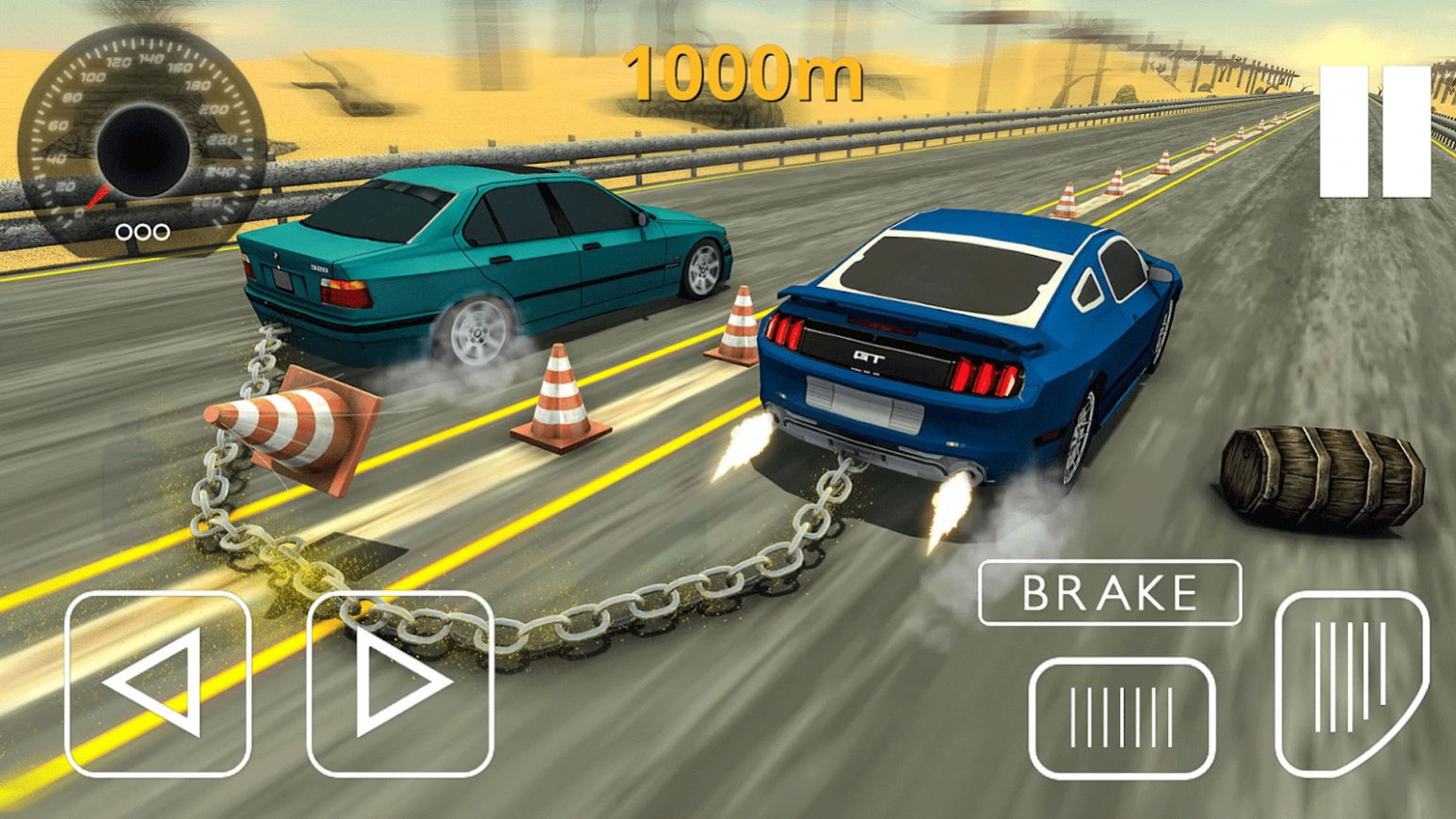Pause the game with the pause icon
The height and width of the screenshot is (819, 1456).
[1374, 133]
